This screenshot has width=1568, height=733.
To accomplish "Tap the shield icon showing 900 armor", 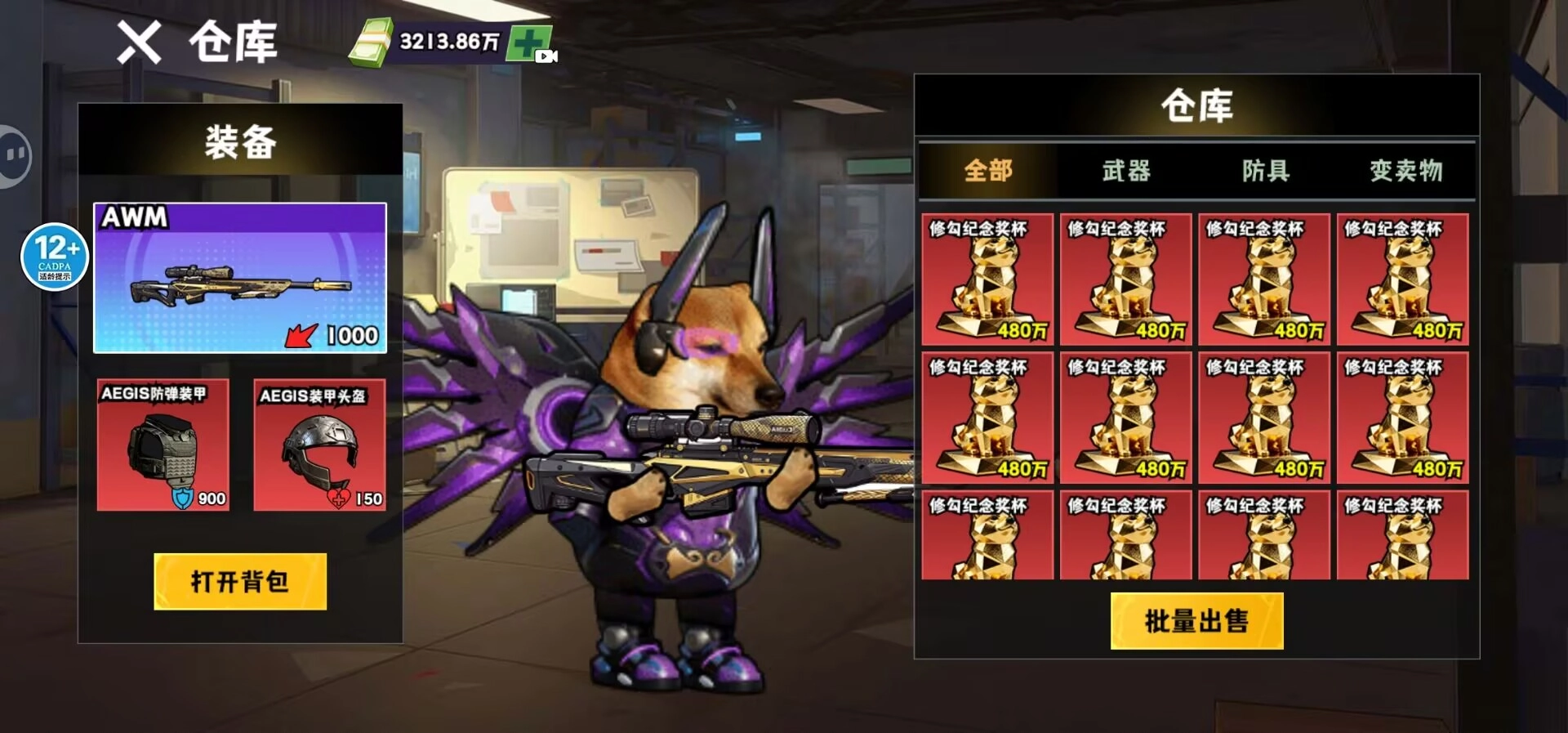I will coord(185,499).
